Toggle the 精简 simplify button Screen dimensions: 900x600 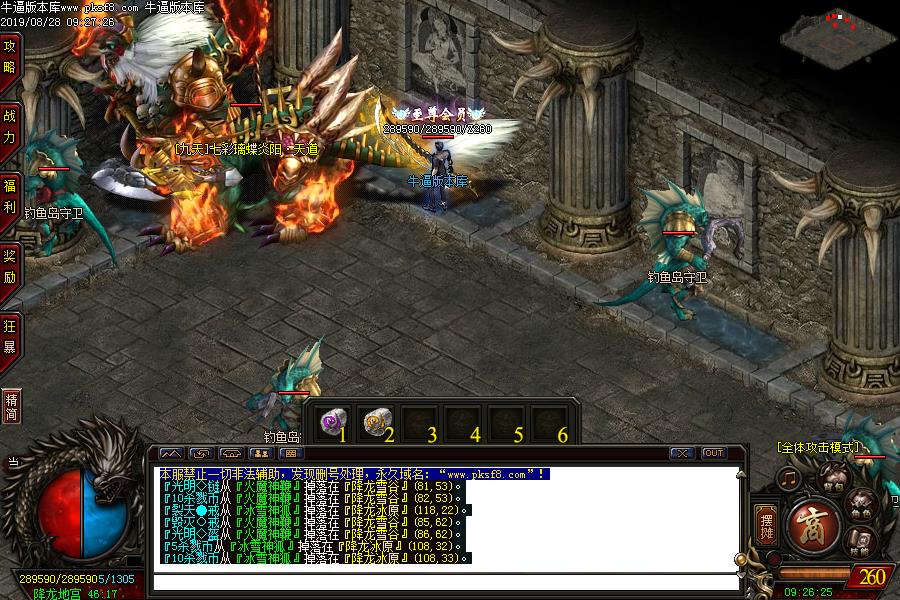[11, 406]
